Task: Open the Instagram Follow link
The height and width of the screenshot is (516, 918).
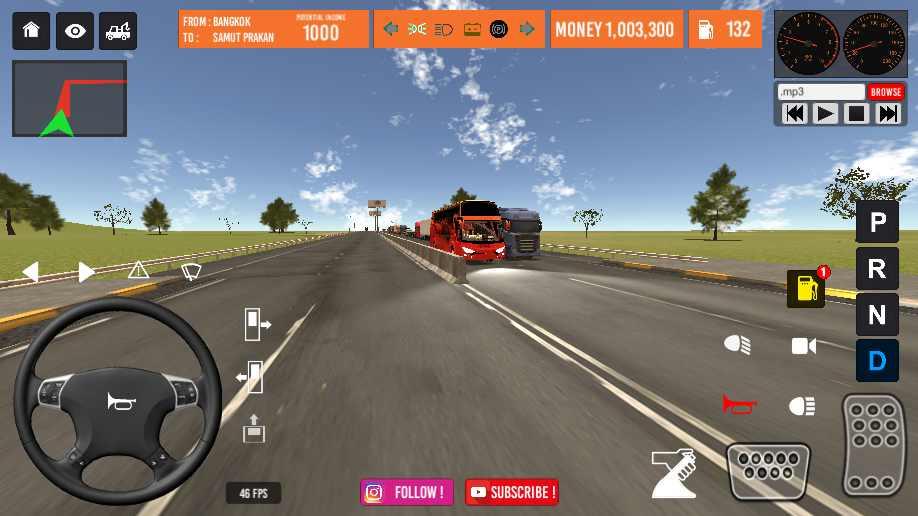Action: tap(407, 492)
